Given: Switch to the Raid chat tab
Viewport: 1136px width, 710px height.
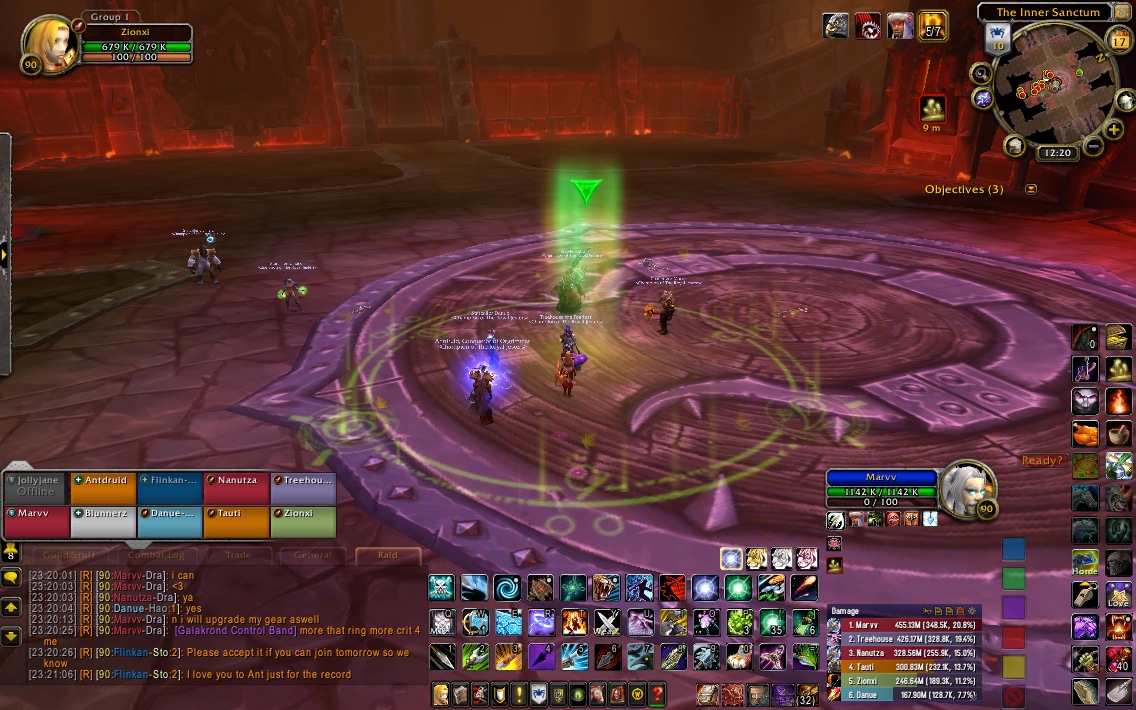Looking at the screenshot, I should point(387,555).
